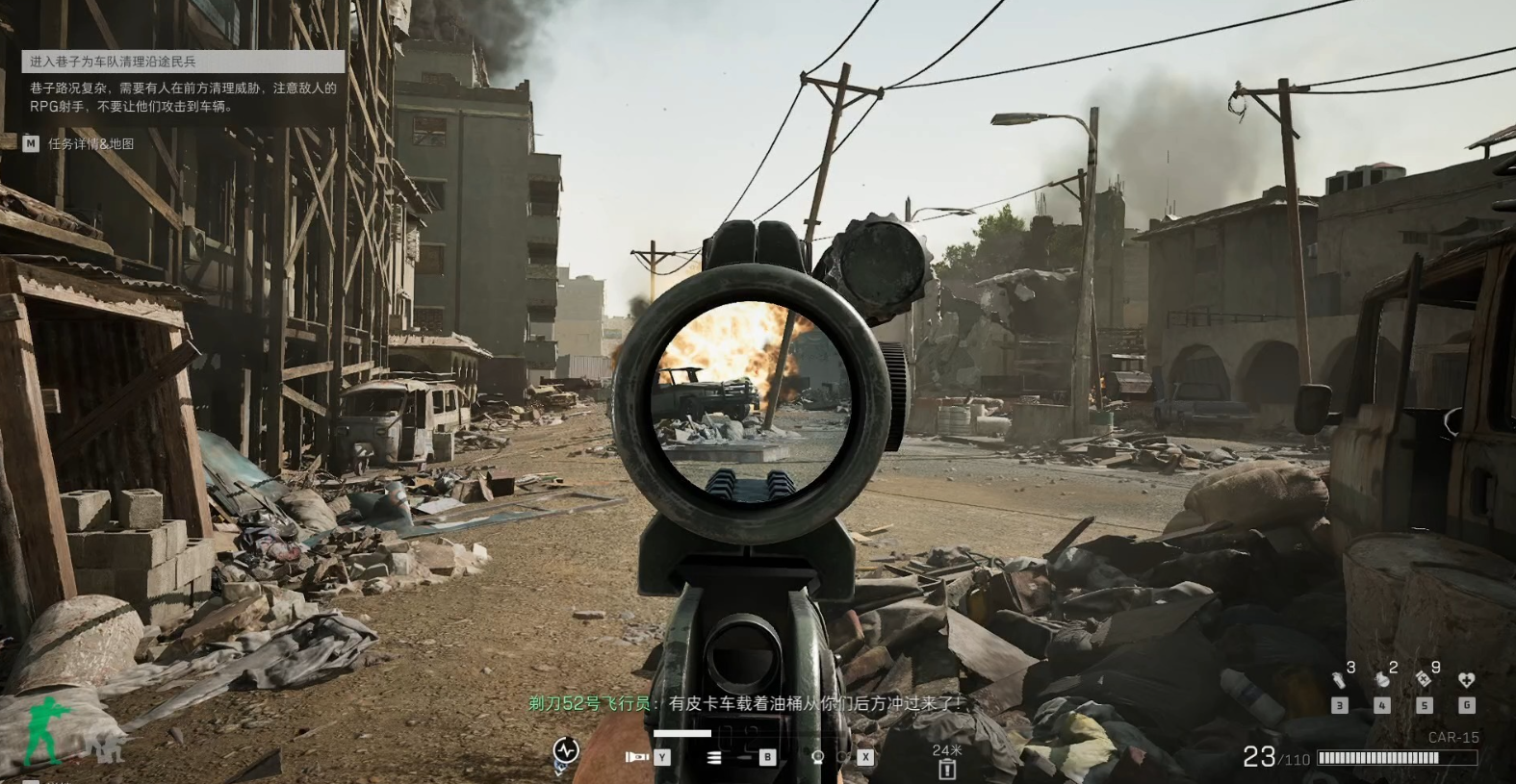Viewport: 1516px width, 784px height.
Task: Use the medicine bottle item
Action: 1424,679
